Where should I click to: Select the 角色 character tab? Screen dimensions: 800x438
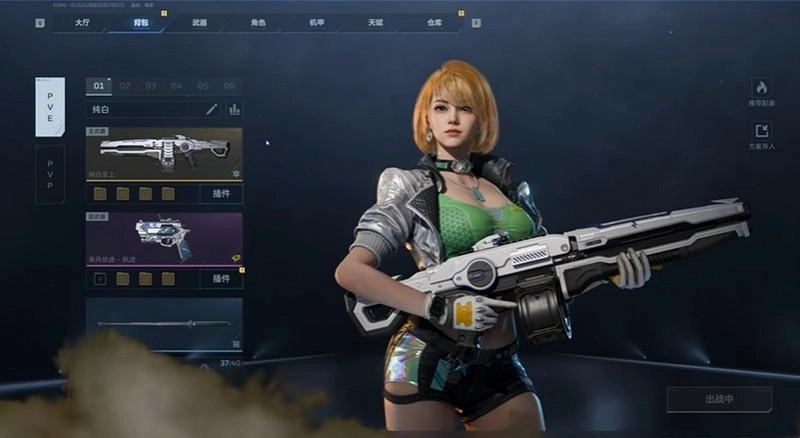pos(257,22)
